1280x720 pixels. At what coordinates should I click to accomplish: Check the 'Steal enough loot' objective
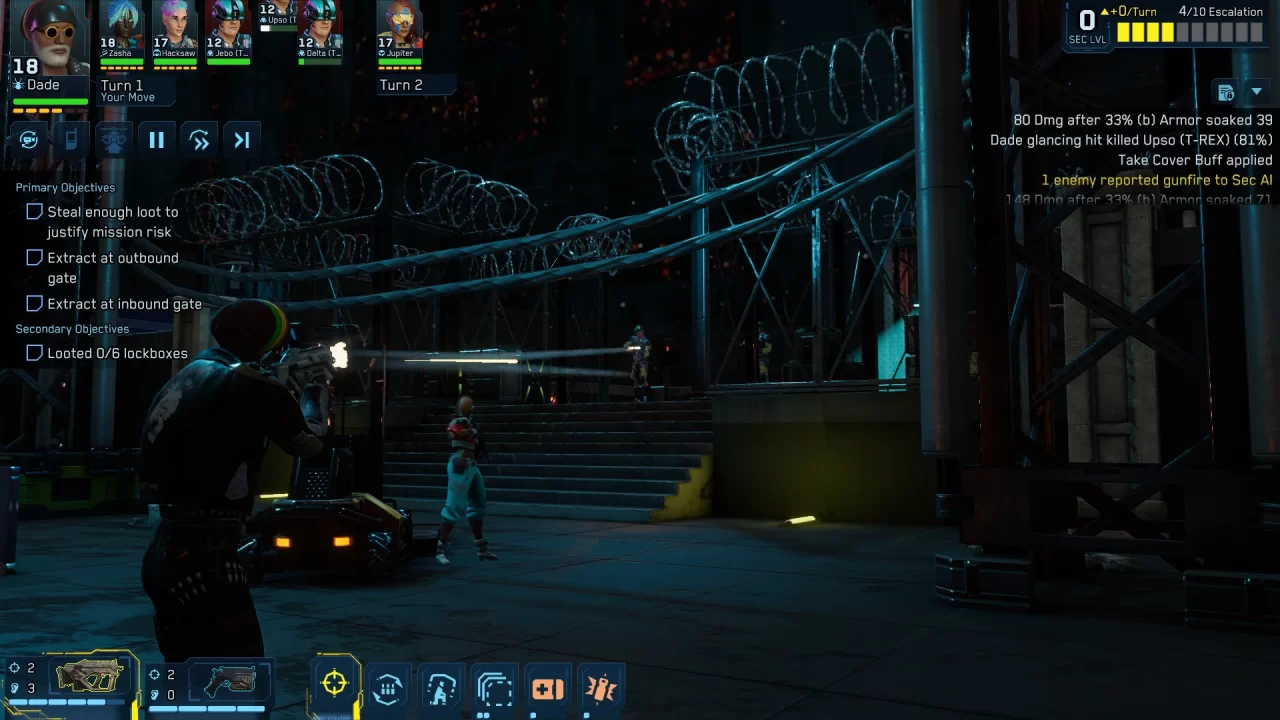[34, 211]
